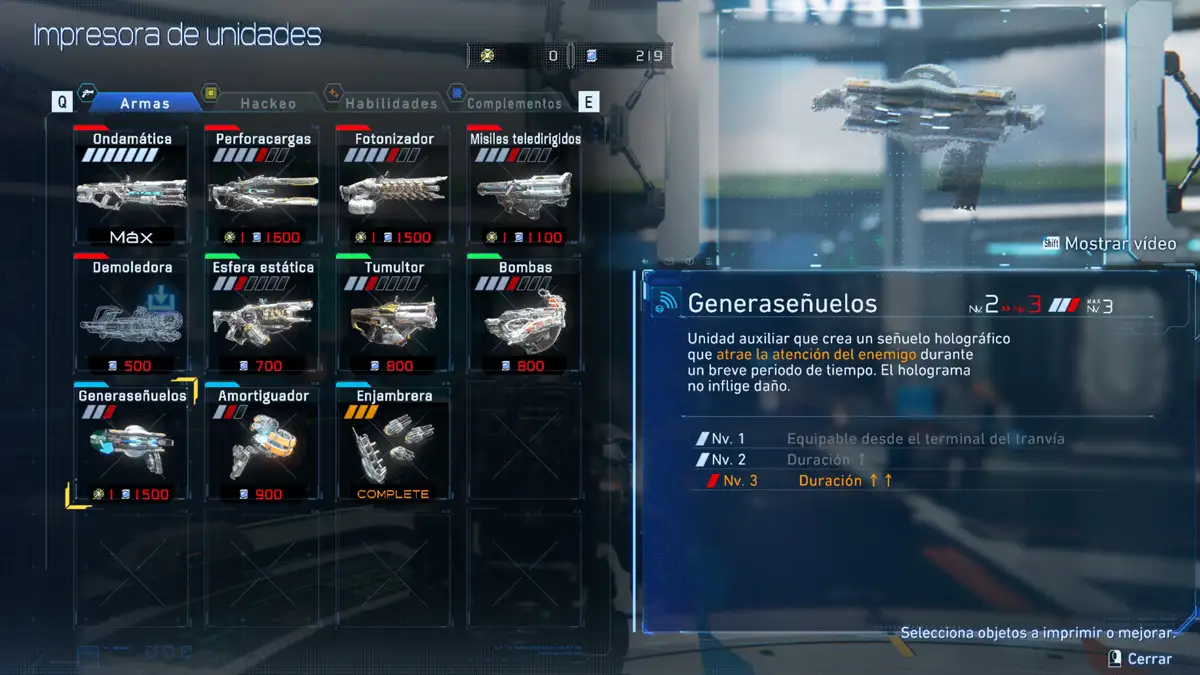Pick the Bombas weapon slot

(x=525, y=314)
